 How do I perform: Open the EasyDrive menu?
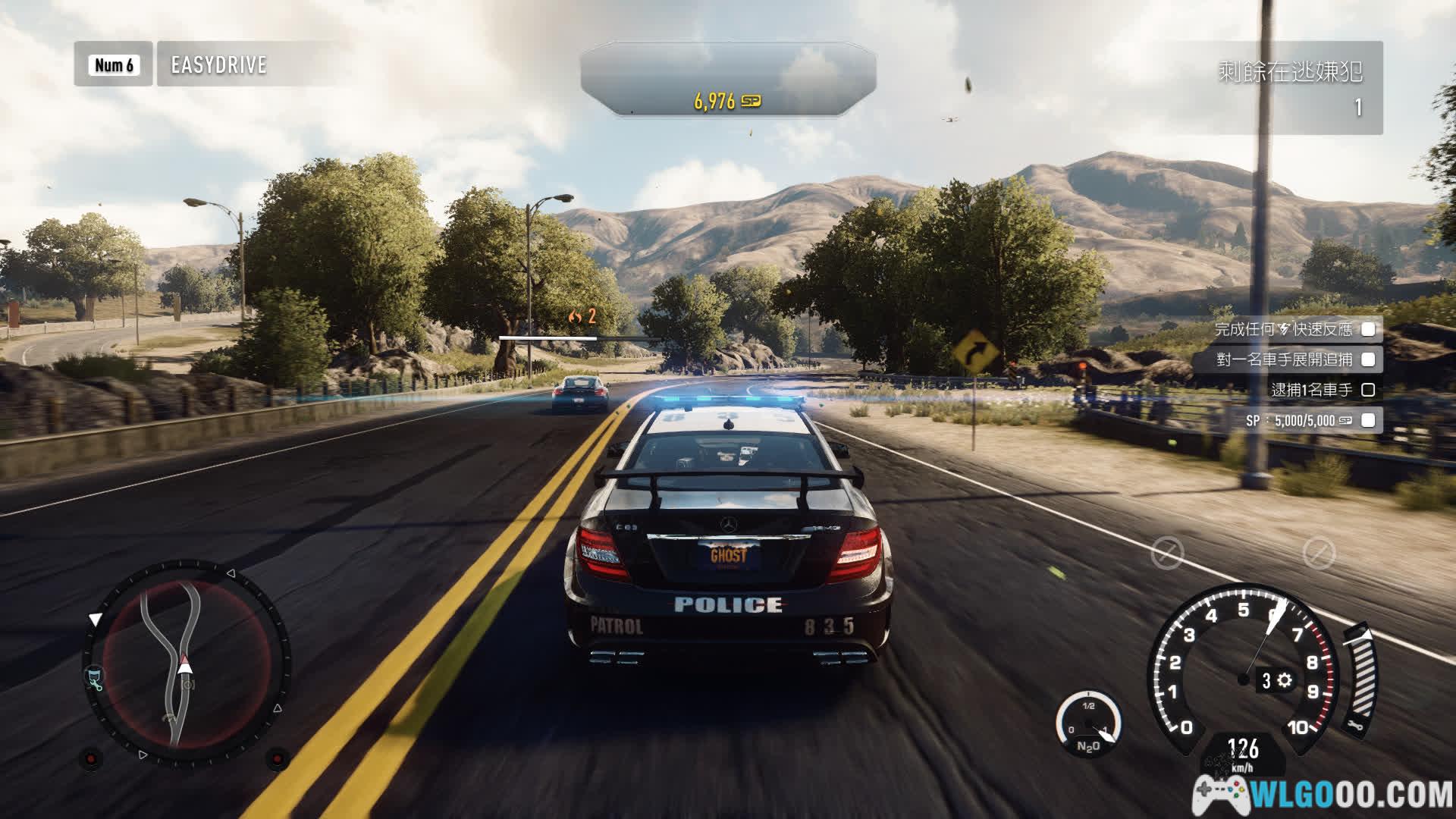pos(218,64)
